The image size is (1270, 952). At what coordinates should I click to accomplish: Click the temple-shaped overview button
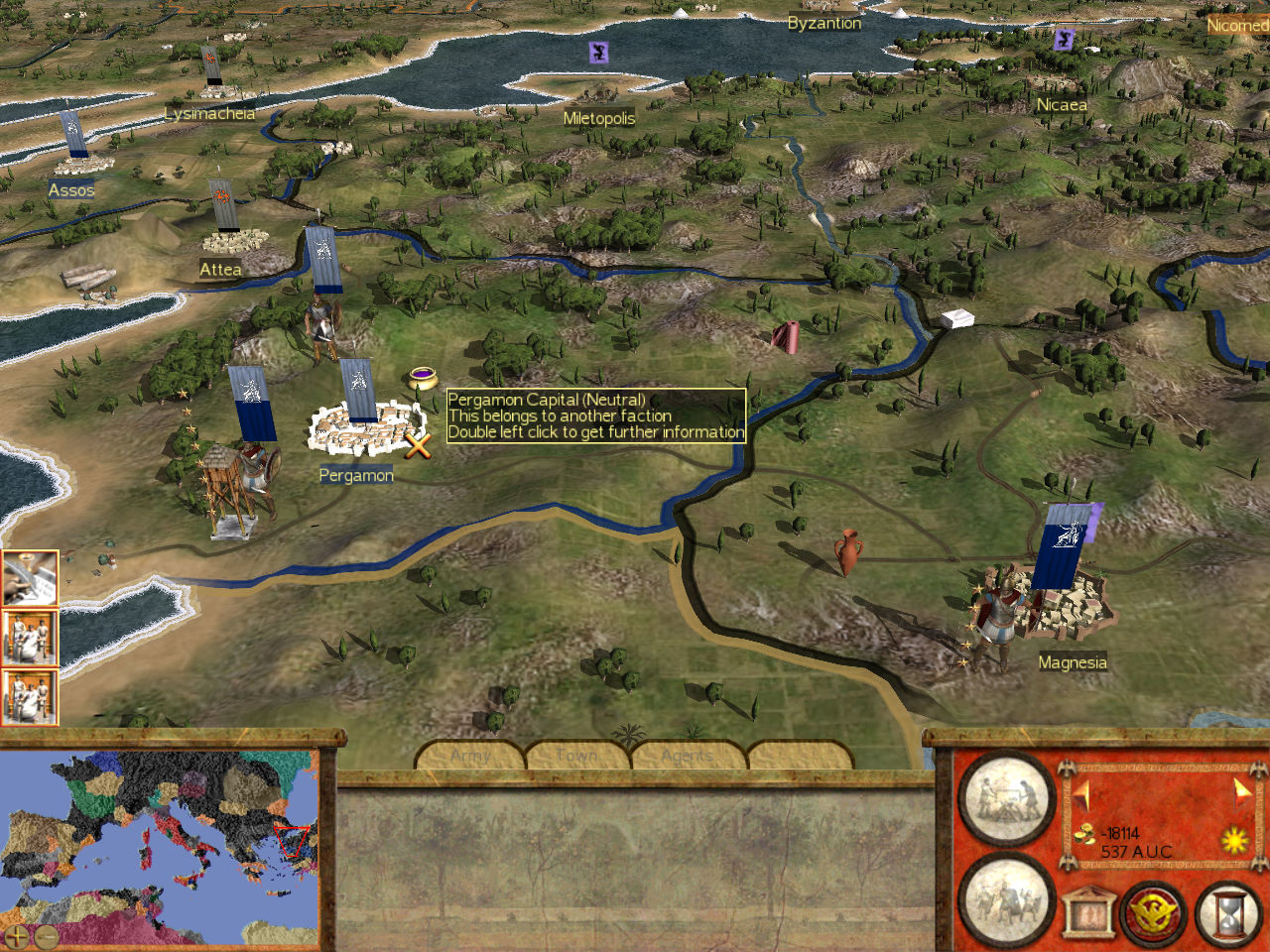click(x=1087, y=912)
